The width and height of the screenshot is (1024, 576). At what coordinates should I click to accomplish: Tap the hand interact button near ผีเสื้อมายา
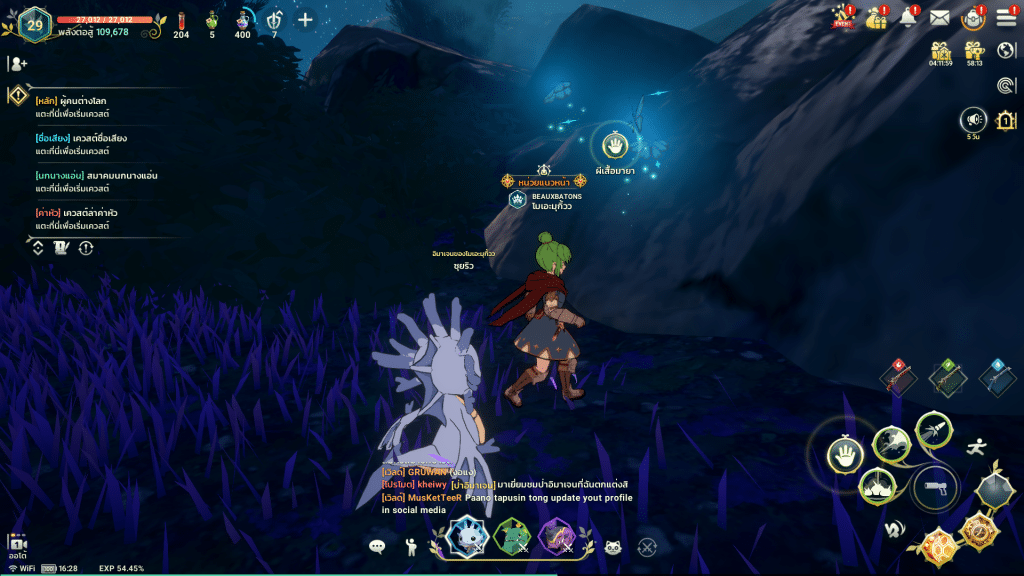click(617, 146)
